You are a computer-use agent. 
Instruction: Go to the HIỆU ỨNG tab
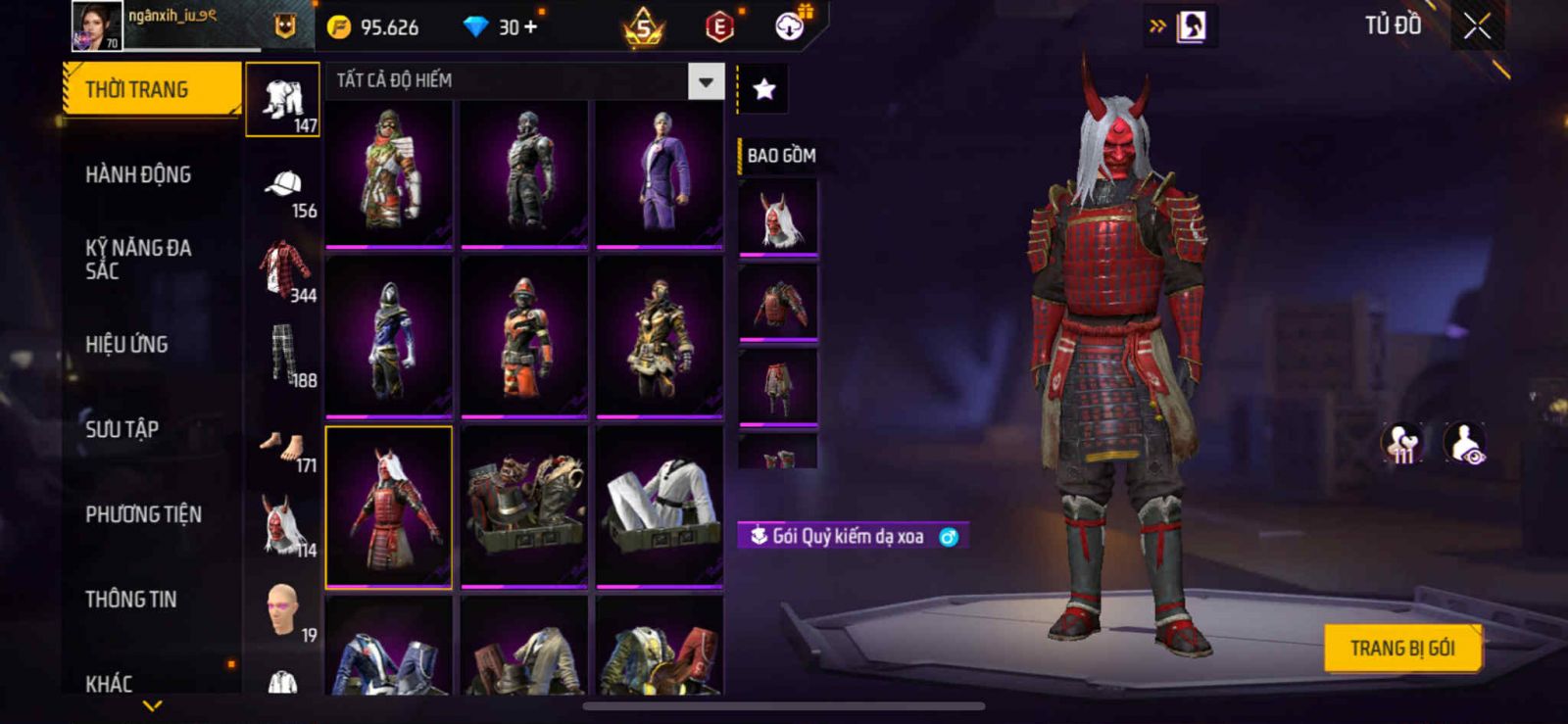(126, 345)
